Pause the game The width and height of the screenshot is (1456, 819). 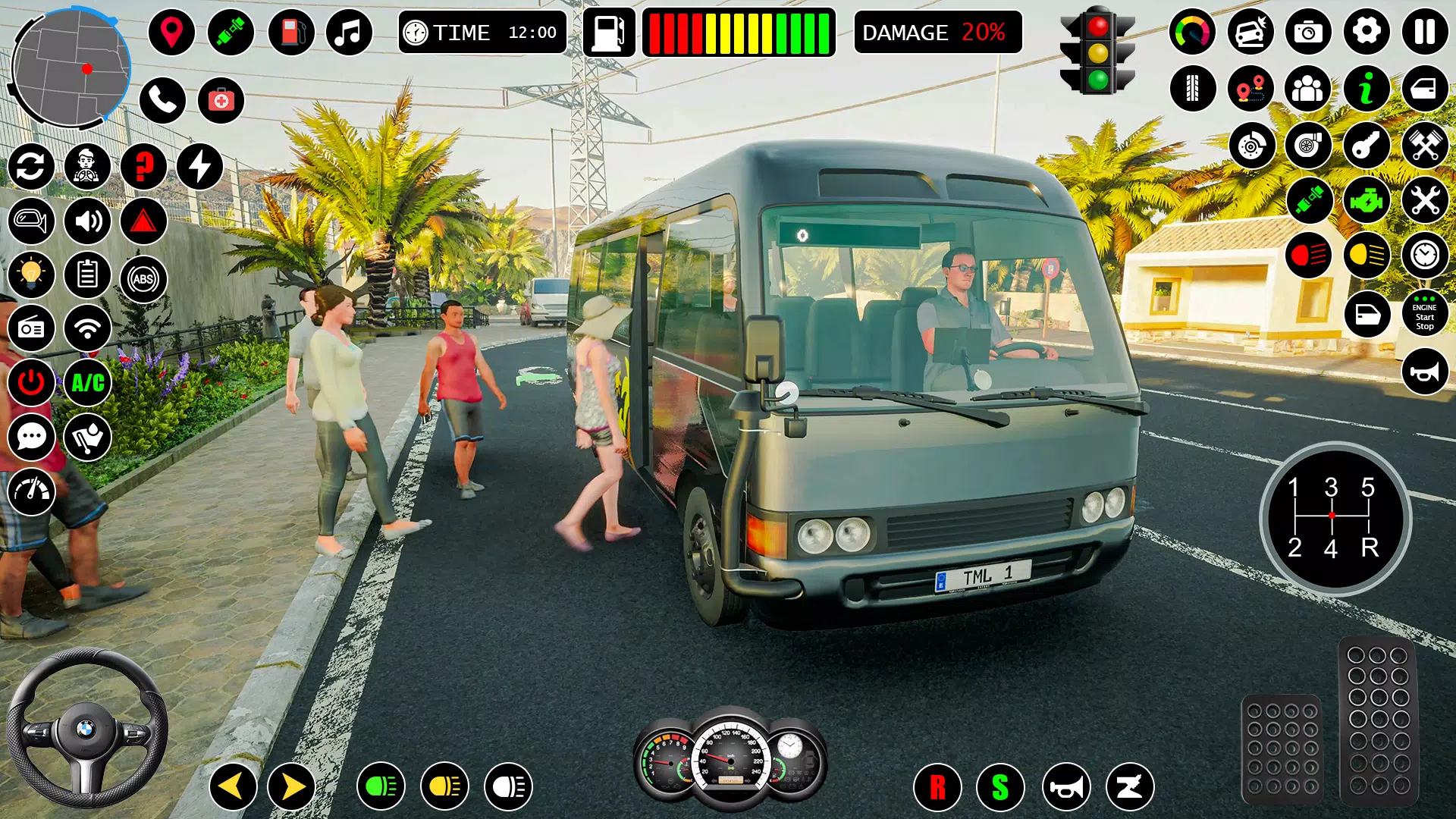tap(1424, 32)
